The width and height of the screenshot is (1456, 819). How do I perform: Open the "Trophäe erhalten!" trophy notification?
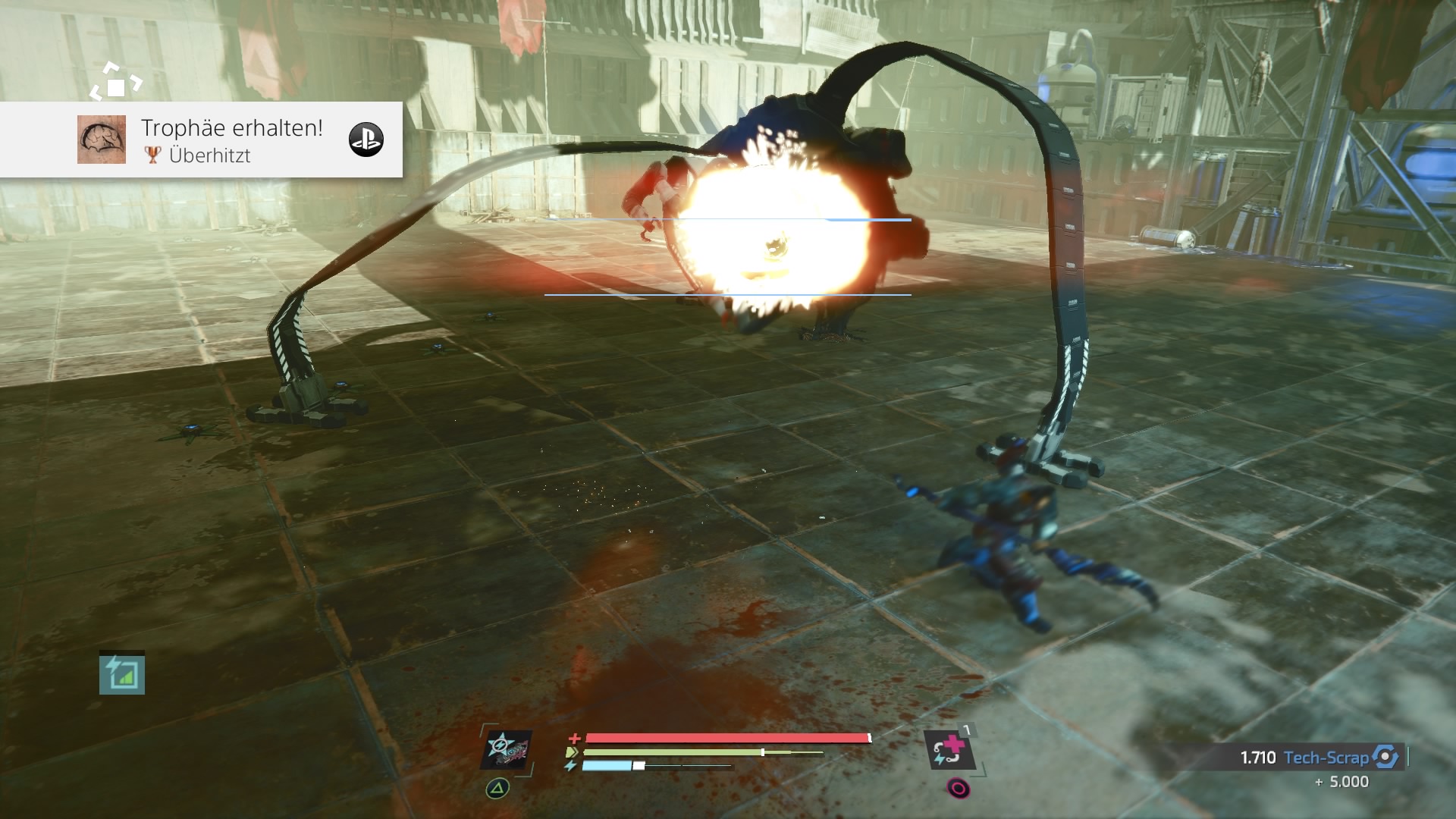click(x=231, y=140)
